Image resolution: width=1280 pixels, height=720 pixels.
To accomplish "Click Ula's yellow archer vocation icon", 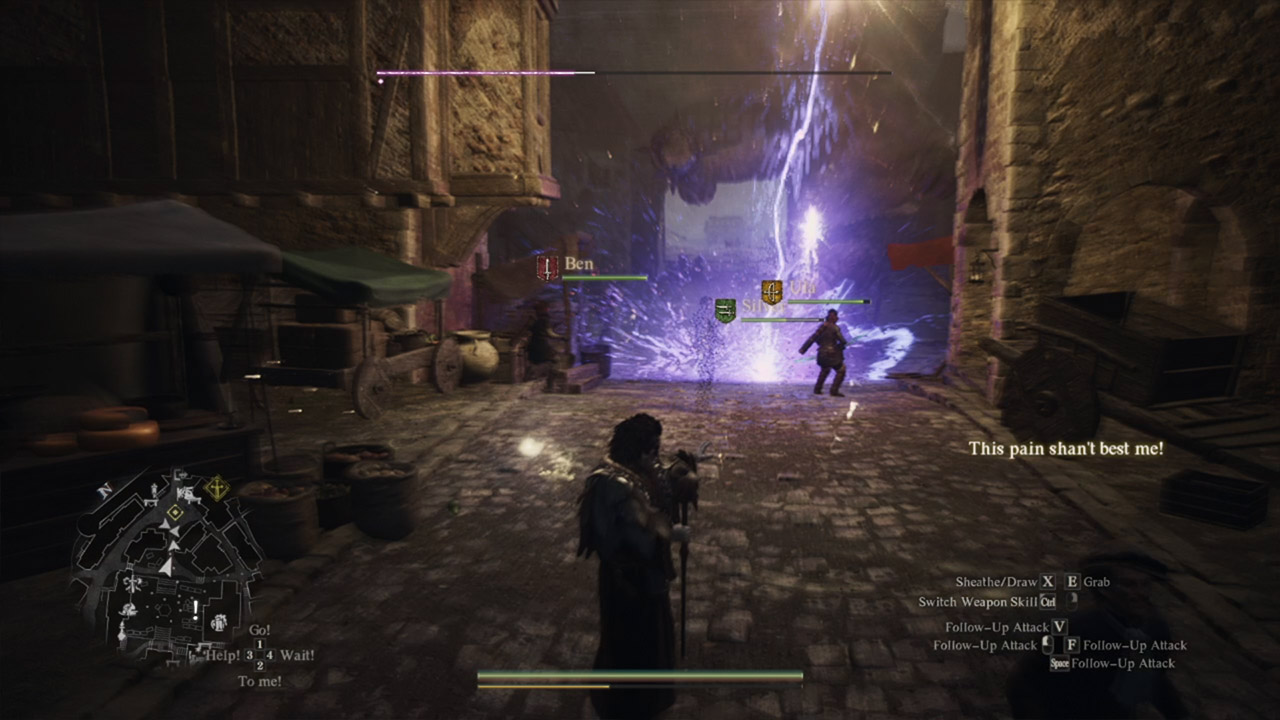I will pos(771,292).
